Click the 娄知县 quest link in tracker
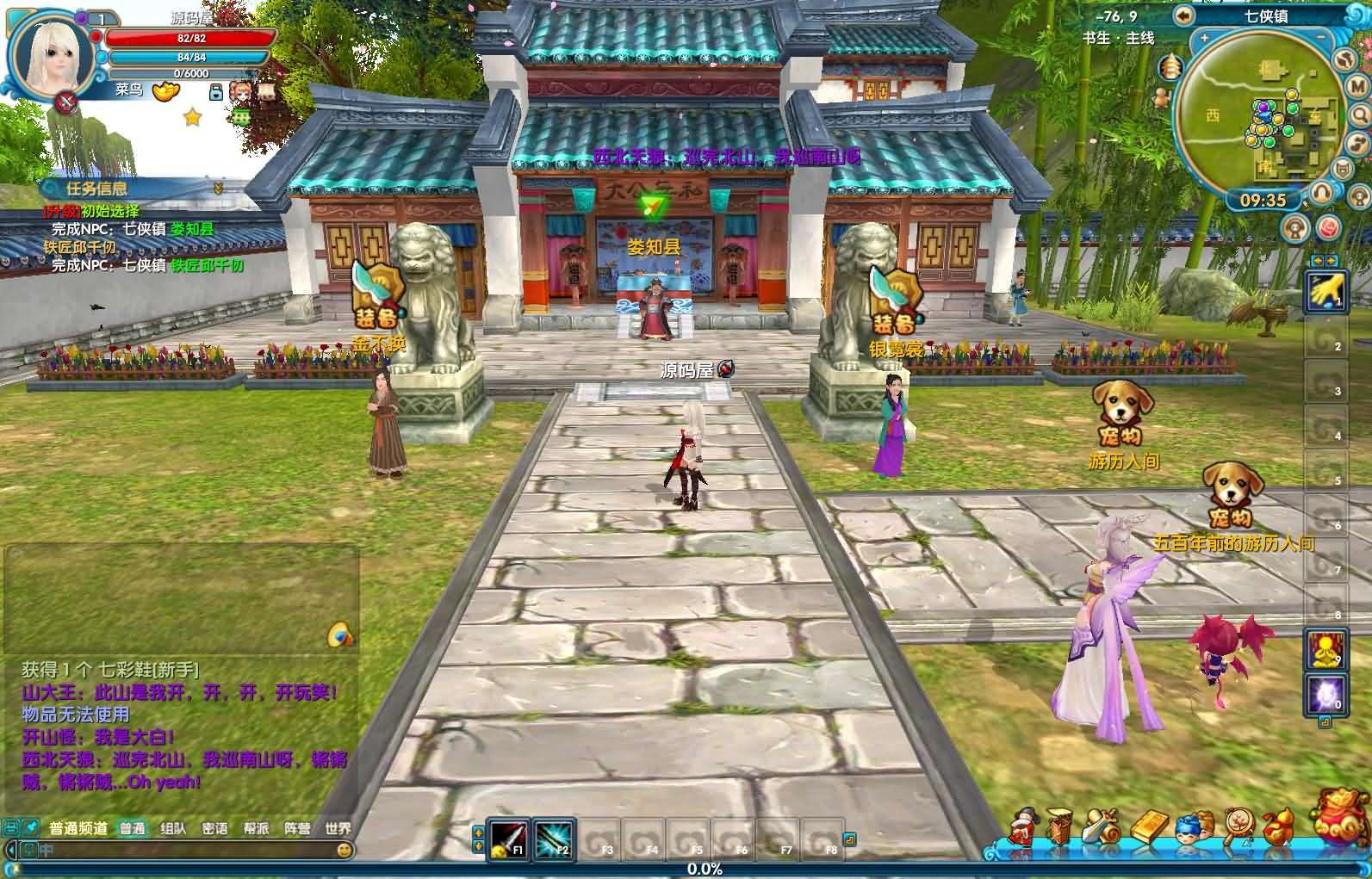The height and width of the screenshot is (879, 1372). coord(191,229)
